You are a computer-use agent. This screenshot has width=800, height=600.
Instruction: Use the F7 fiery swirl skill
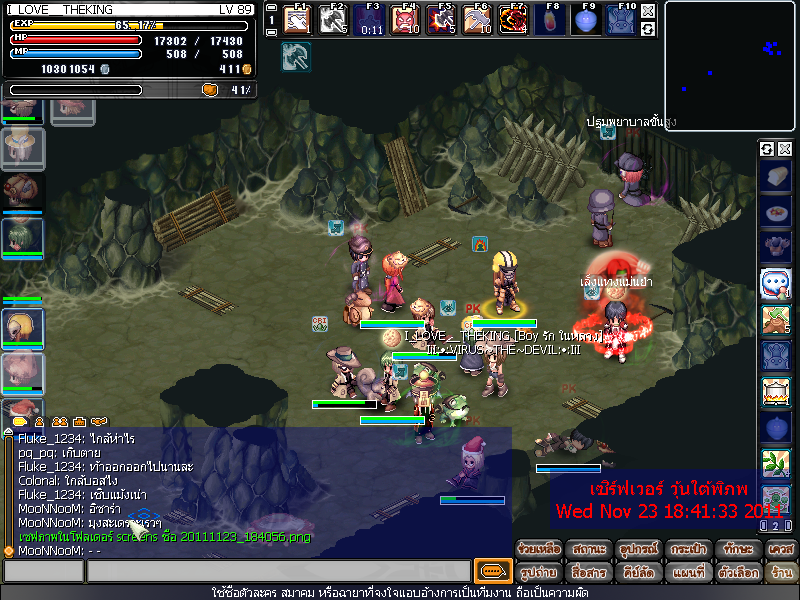pos(513,20)
